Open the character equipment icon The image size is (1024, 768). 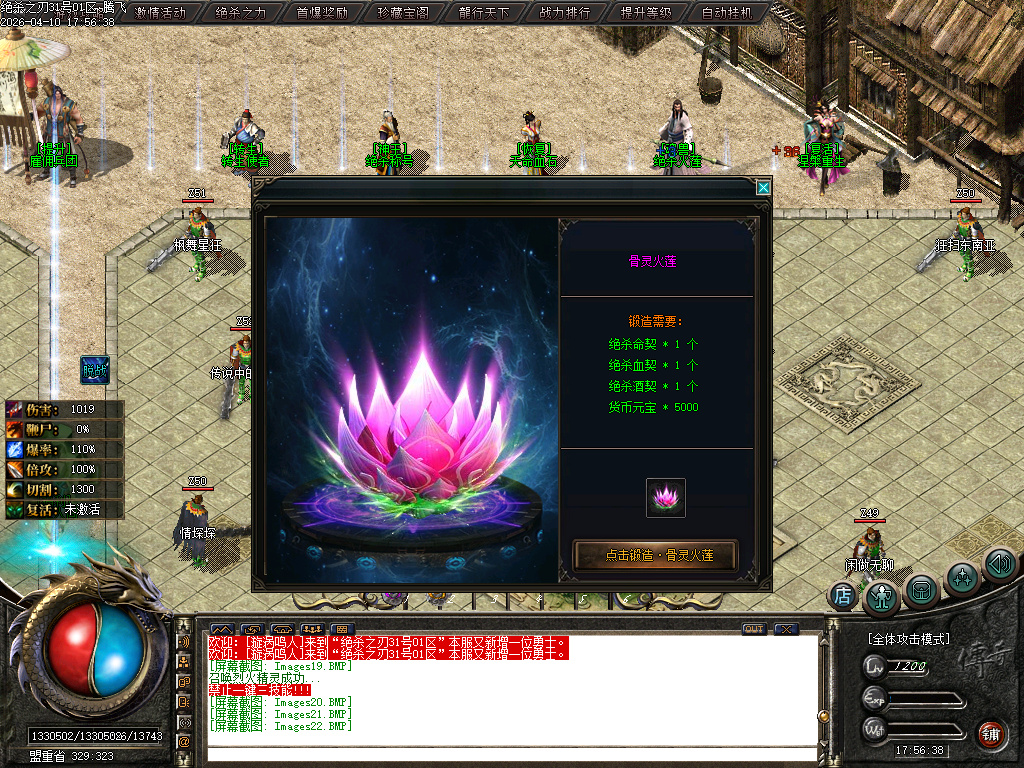(882, 597)
